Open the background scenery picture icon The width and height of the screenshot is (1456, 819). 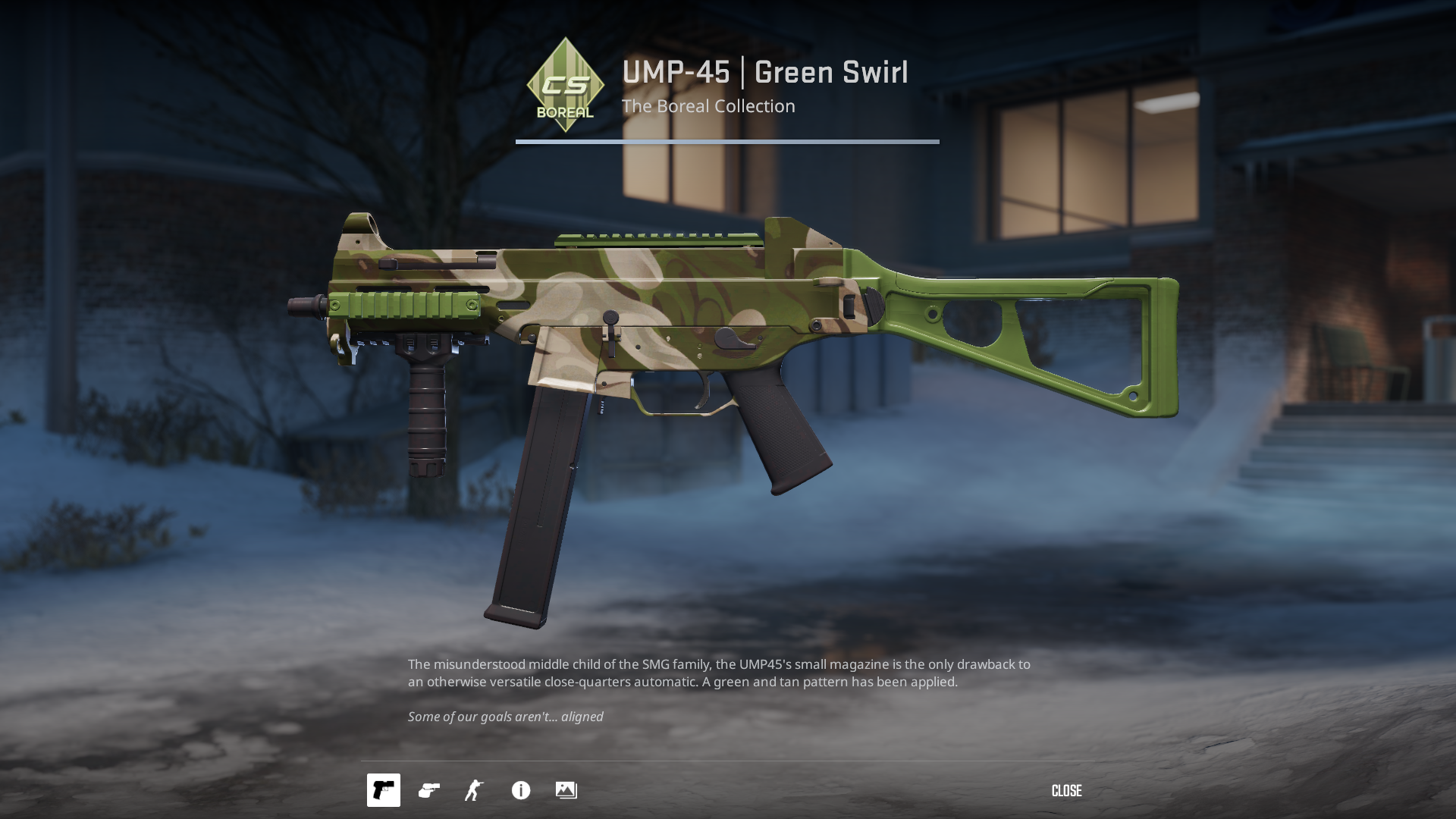coord(566,790)
